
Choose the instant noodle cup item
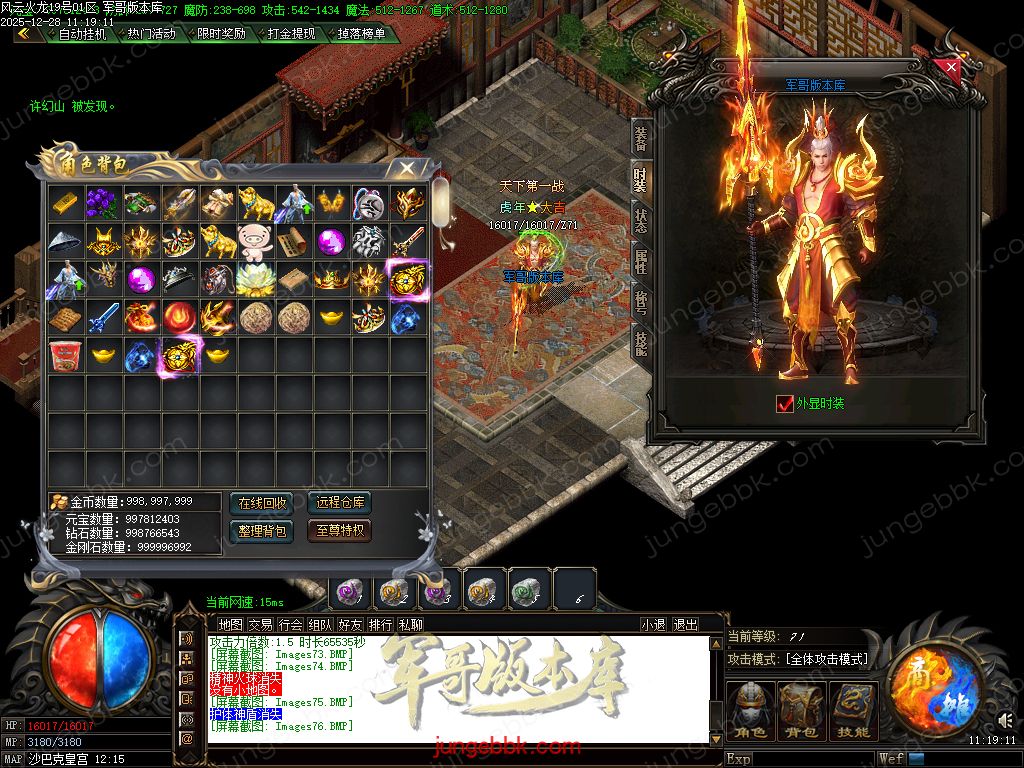(67, 355)
